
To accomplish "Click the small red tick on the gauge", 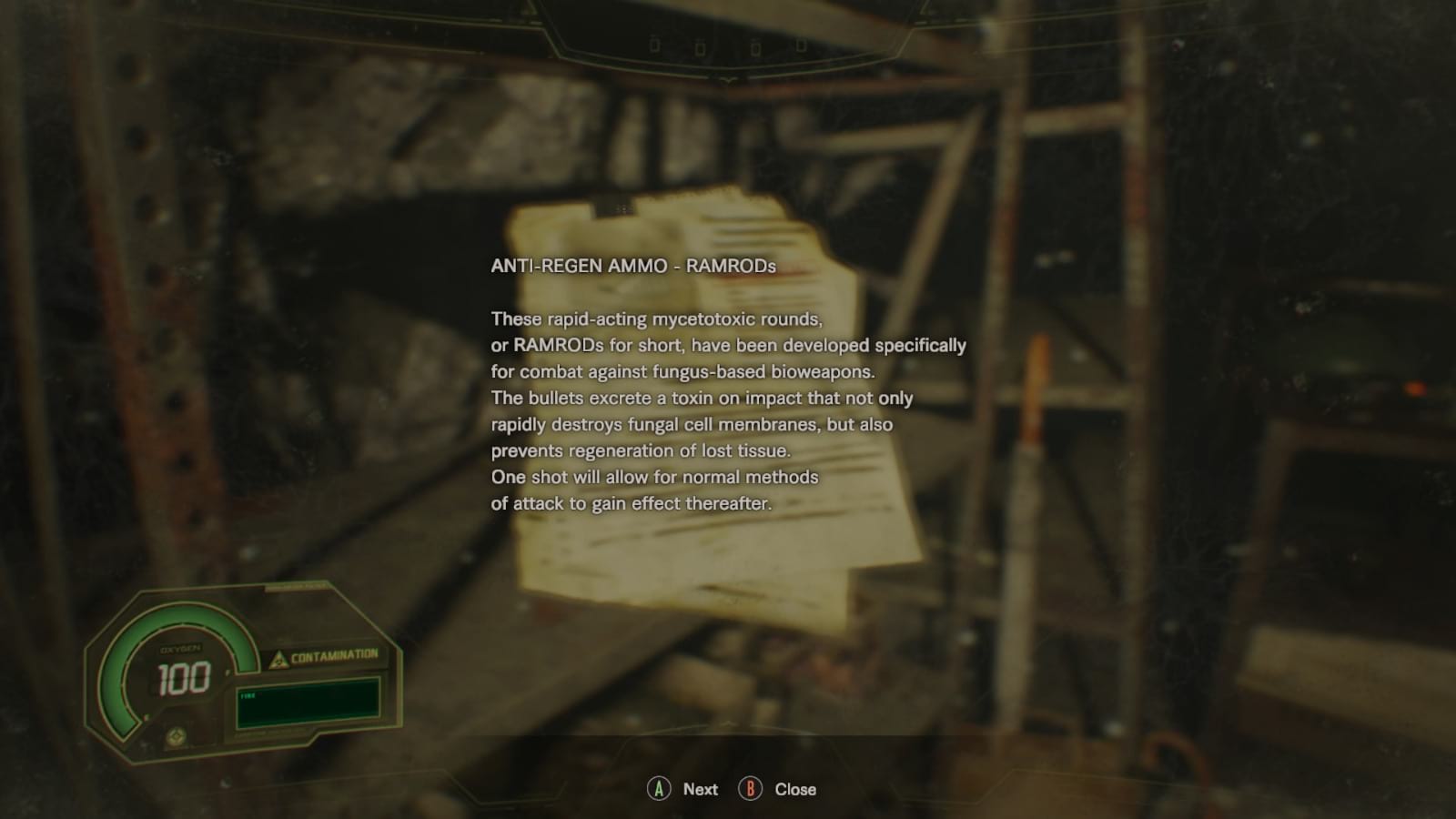I will click(146, 716).
